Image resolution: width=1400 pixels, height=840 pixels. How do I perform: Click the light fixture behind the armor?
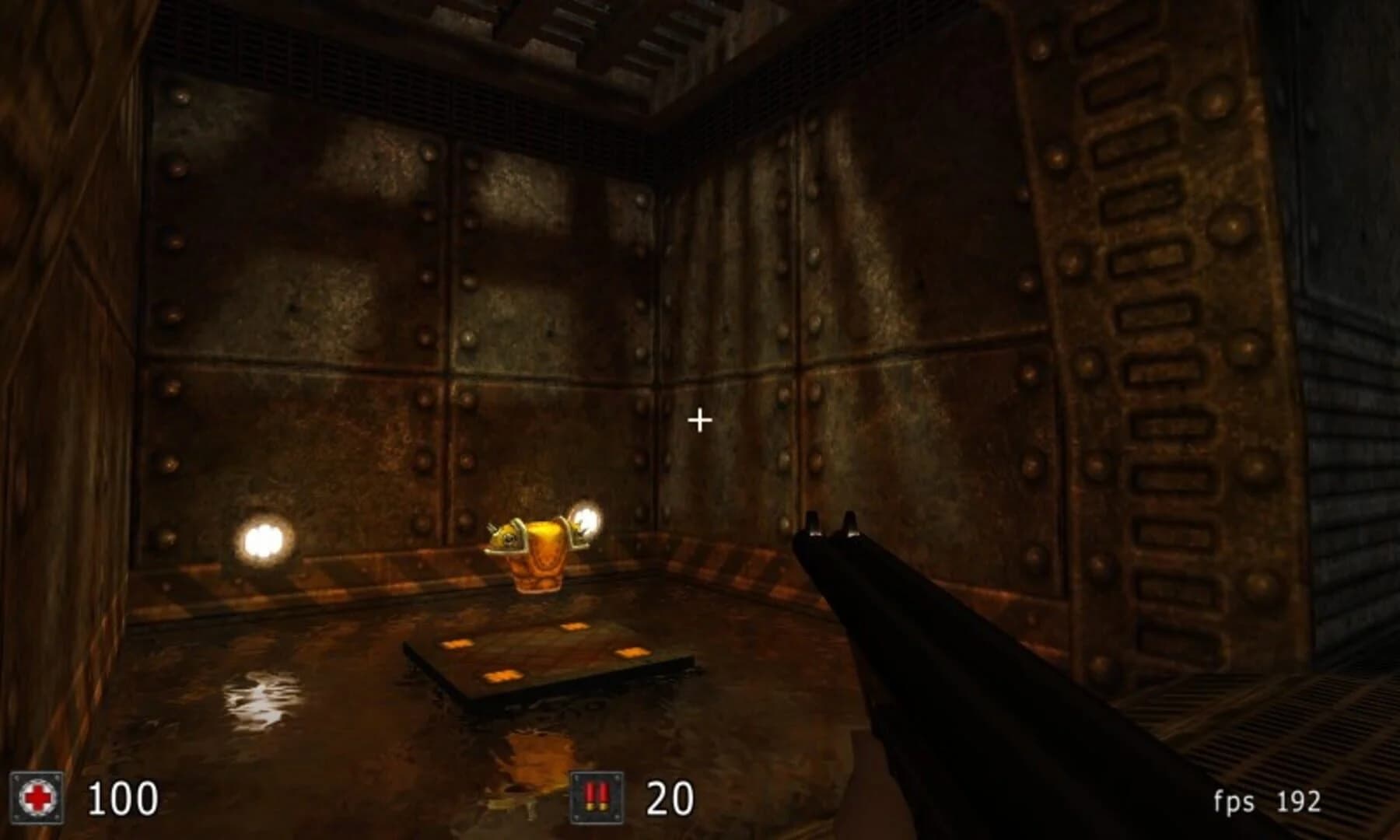[x=585, y=520]
